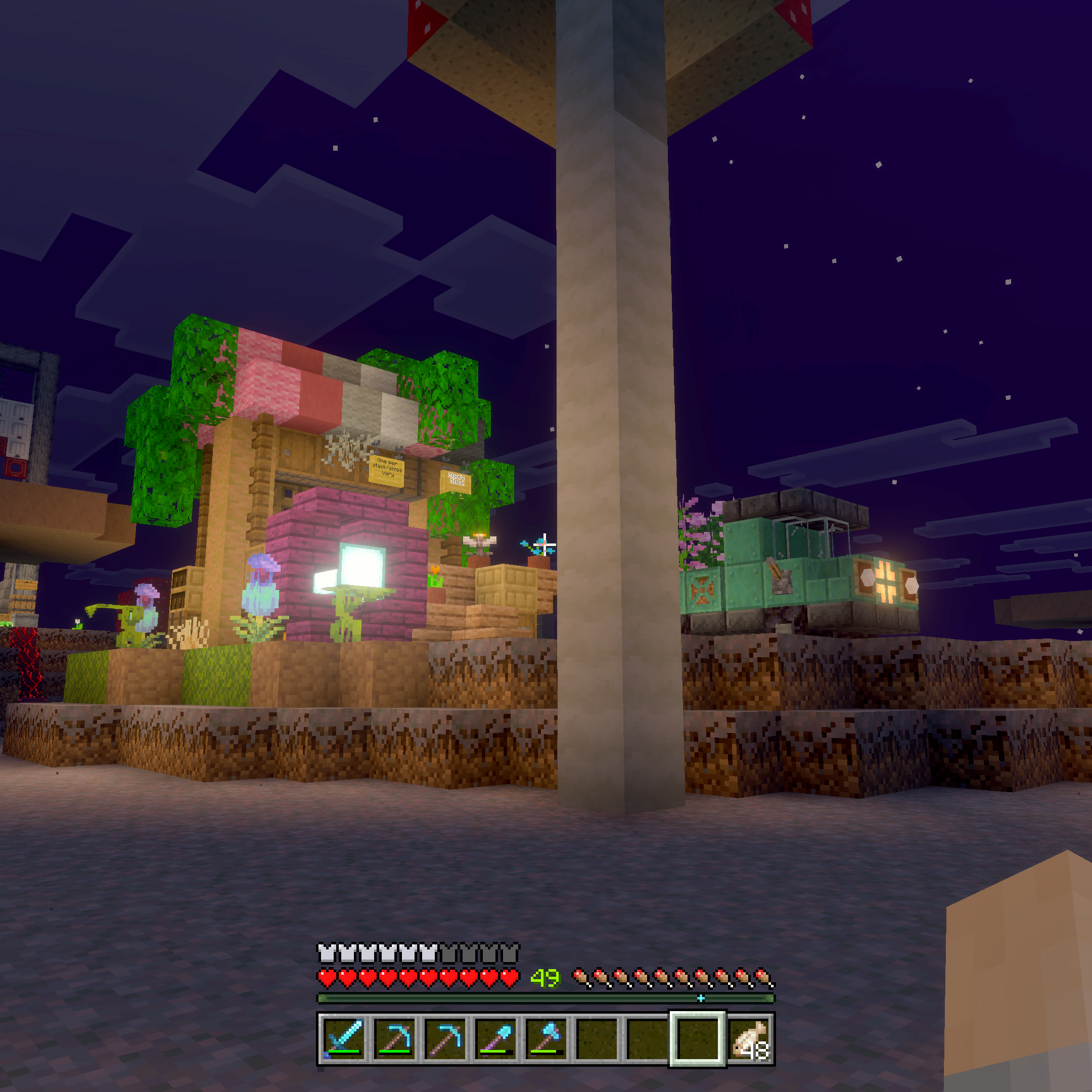
Task: Click the highlighted empty hotbar slot
Action: pos(698,1039)
